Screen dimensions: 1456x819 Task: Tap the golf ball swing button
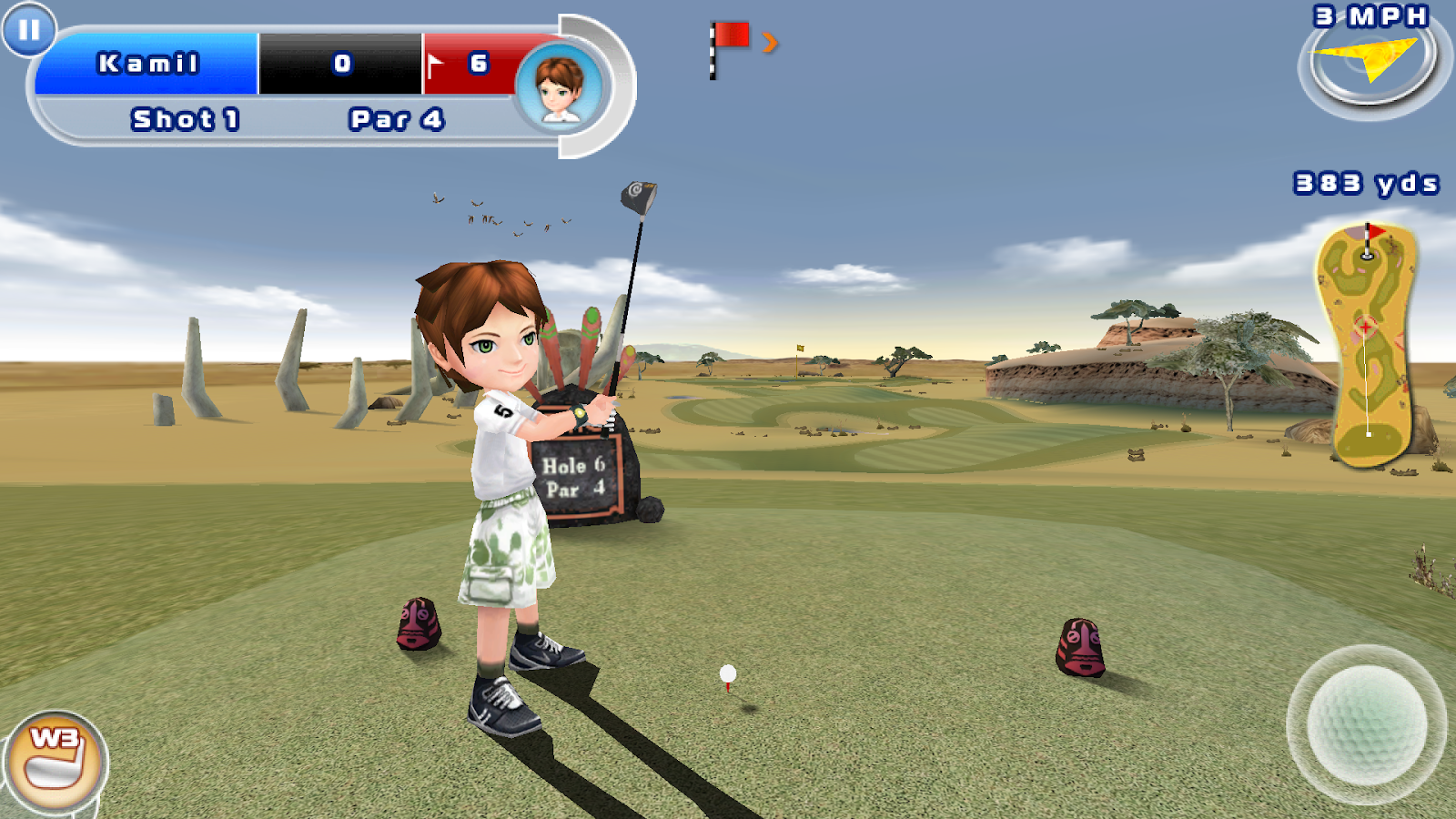(1366, 723)
